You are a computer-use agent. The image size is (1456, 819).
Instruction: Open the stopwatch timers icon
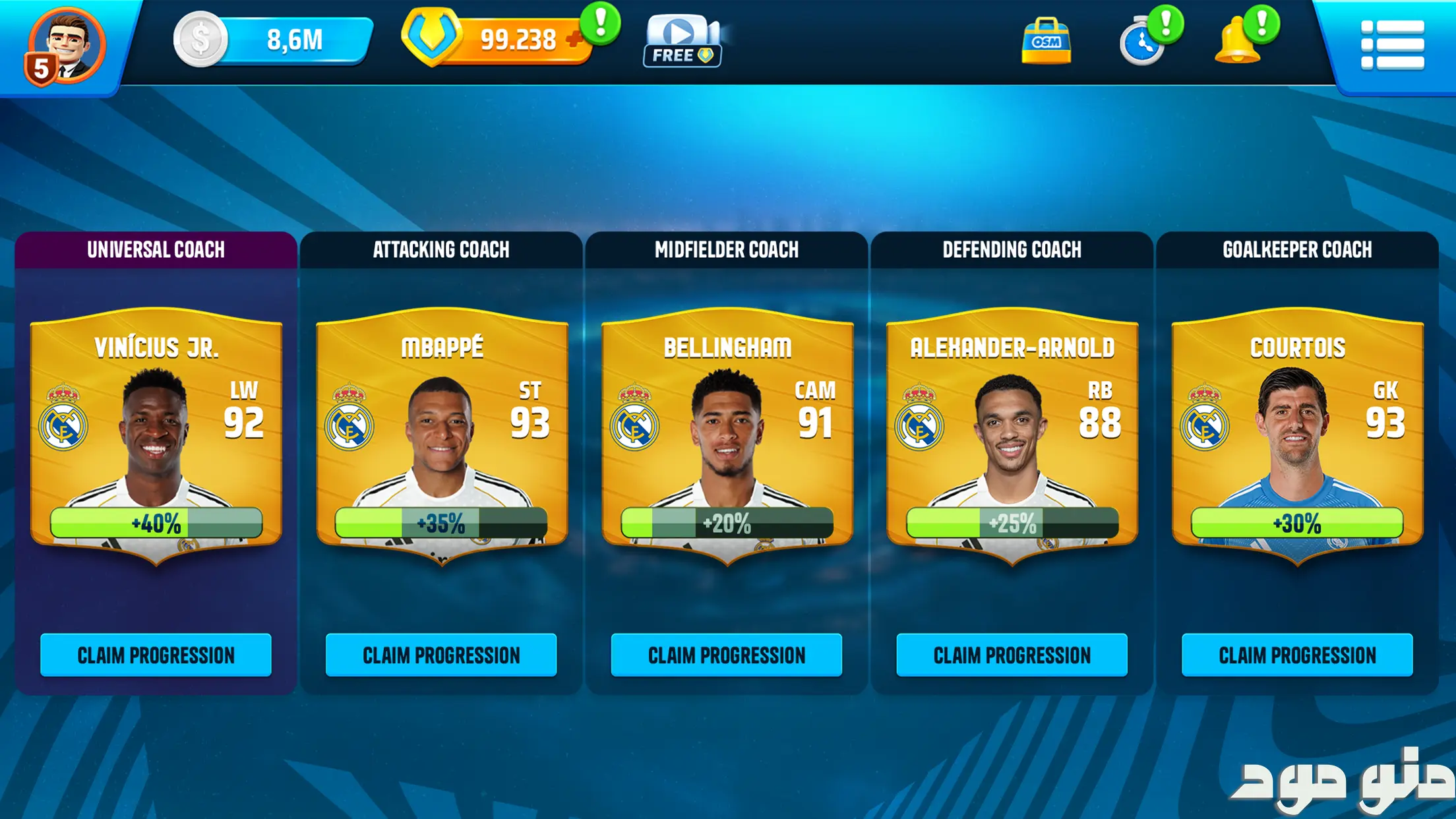(x=1143, y=43)
